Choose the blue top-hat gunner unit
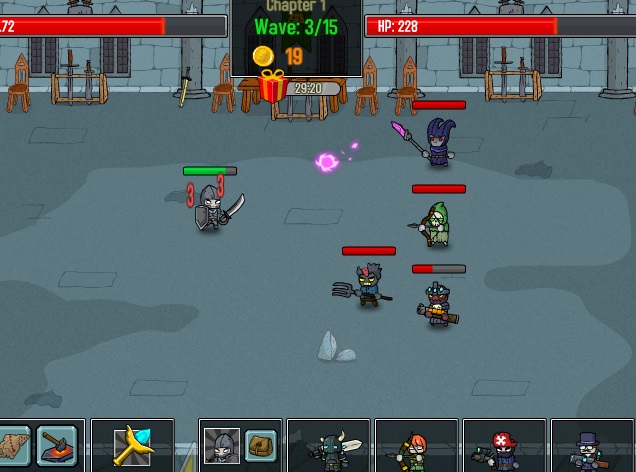The height and width of the screenshot is (472, 636). (590, 447)
